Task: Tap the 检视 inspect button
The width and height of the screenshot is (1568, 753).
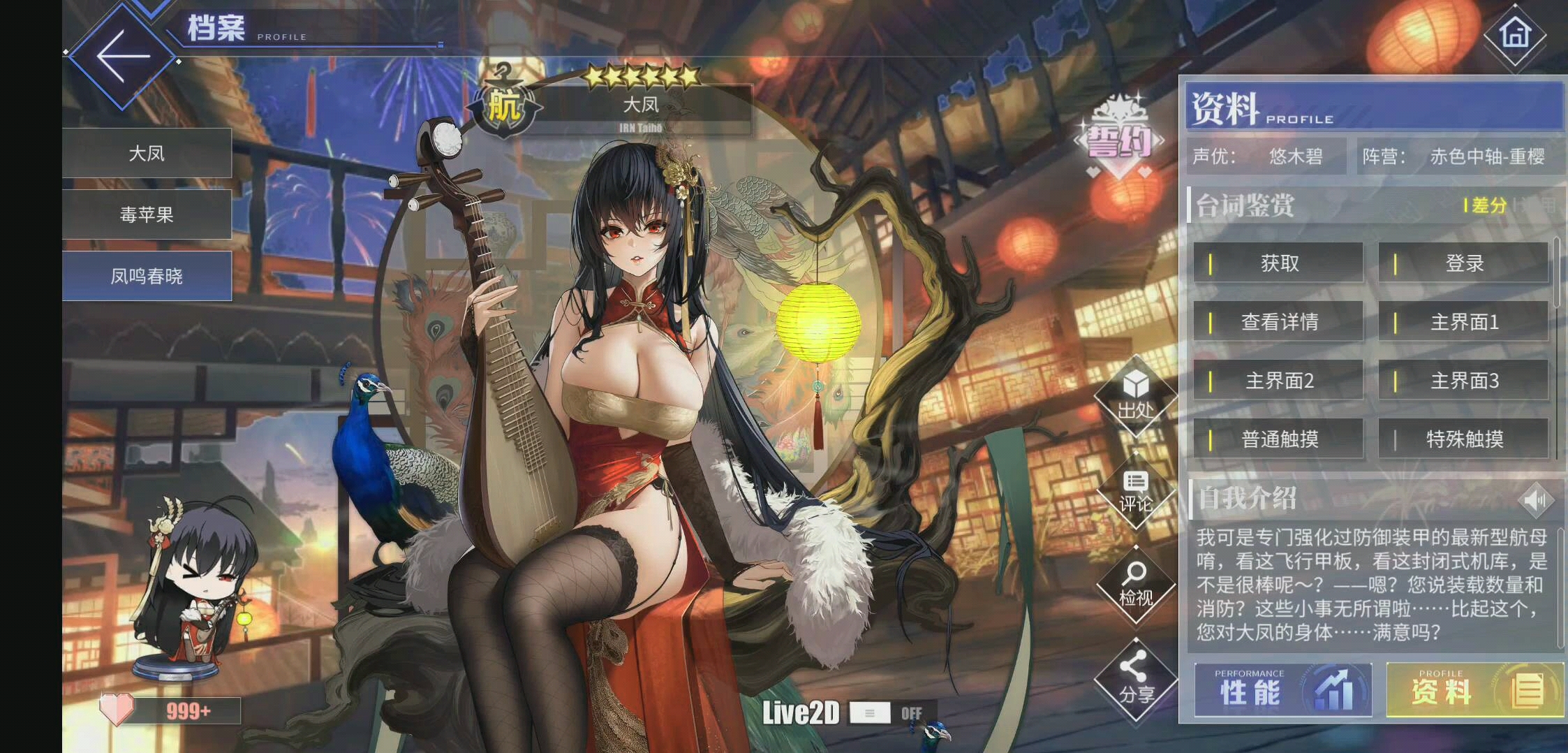Action: [1135, 585]
